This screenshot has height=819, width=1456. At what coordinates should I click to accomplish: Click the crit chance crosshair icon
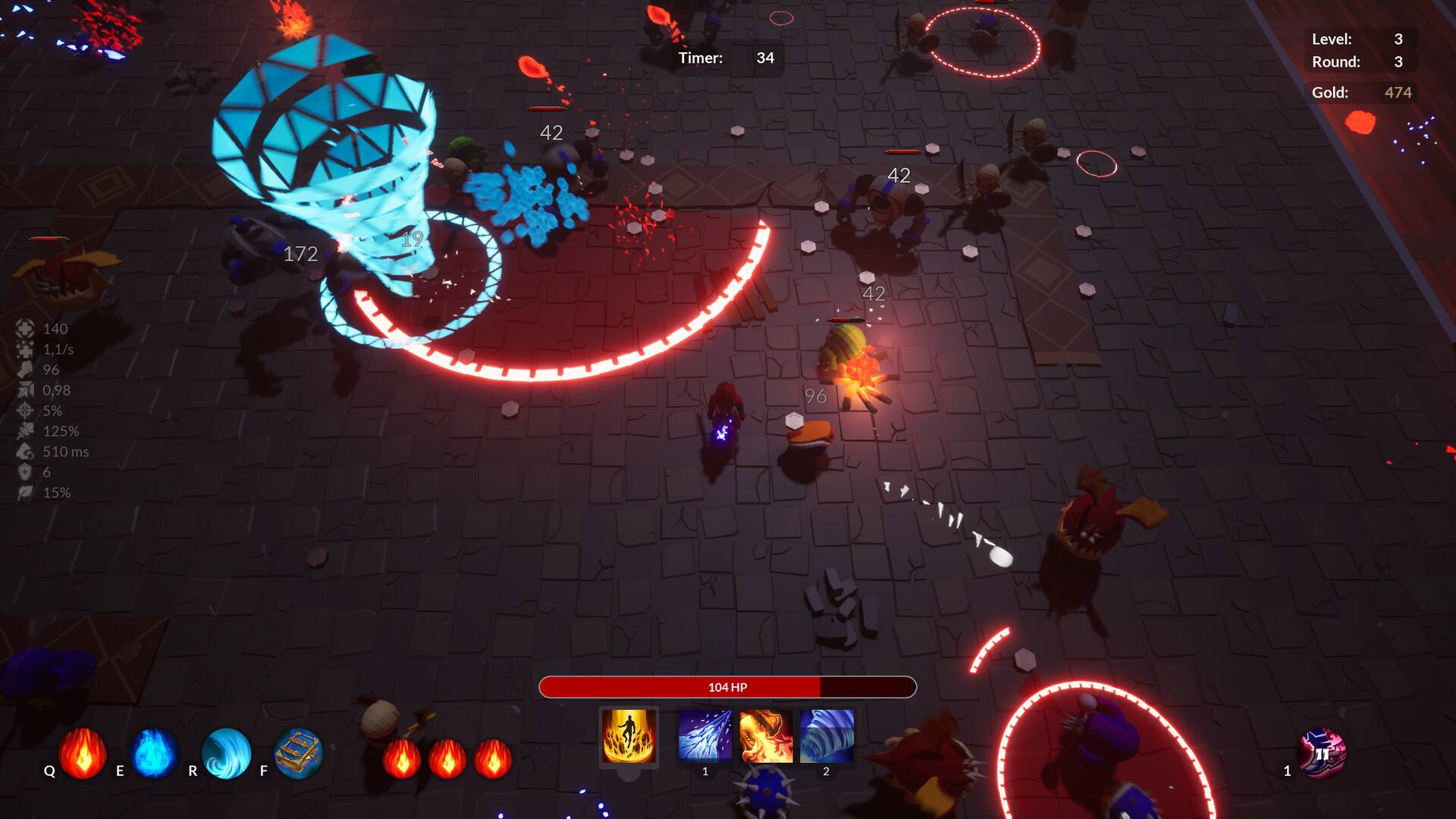pos(25,410)
